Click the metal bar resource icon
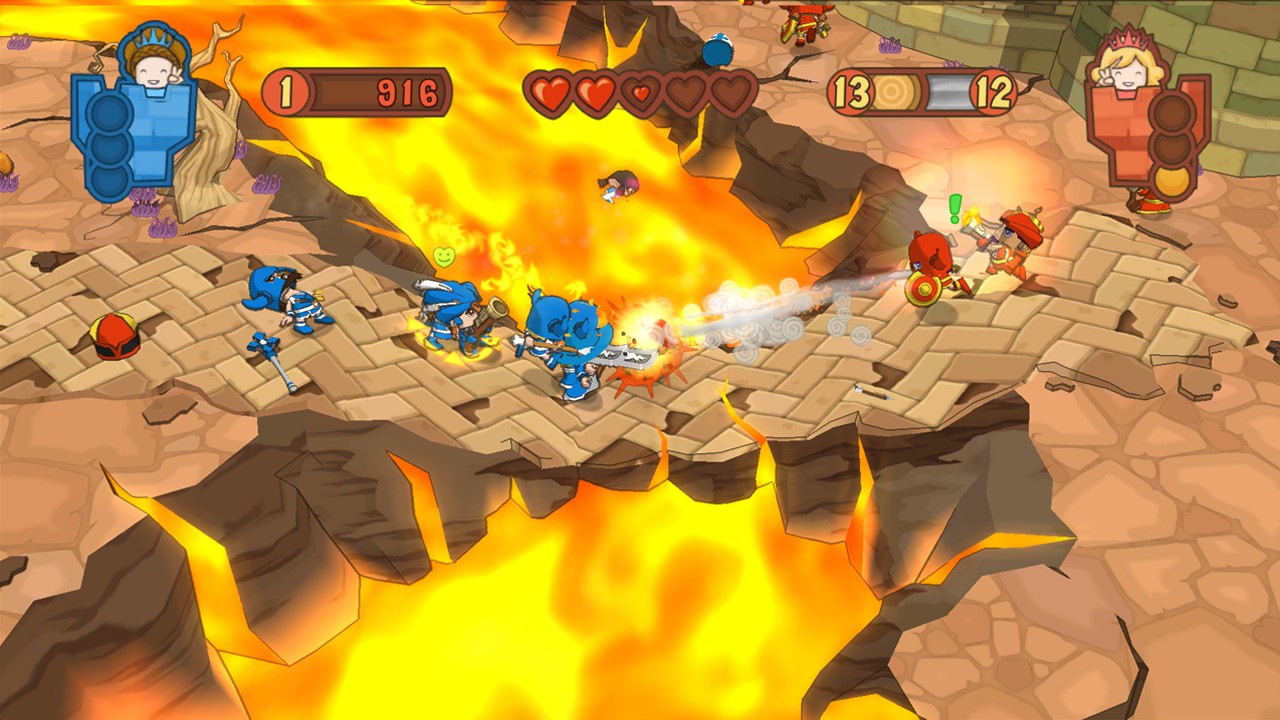Image resolution: width=1280 pixels, height=720 pixels. point(948,93)
